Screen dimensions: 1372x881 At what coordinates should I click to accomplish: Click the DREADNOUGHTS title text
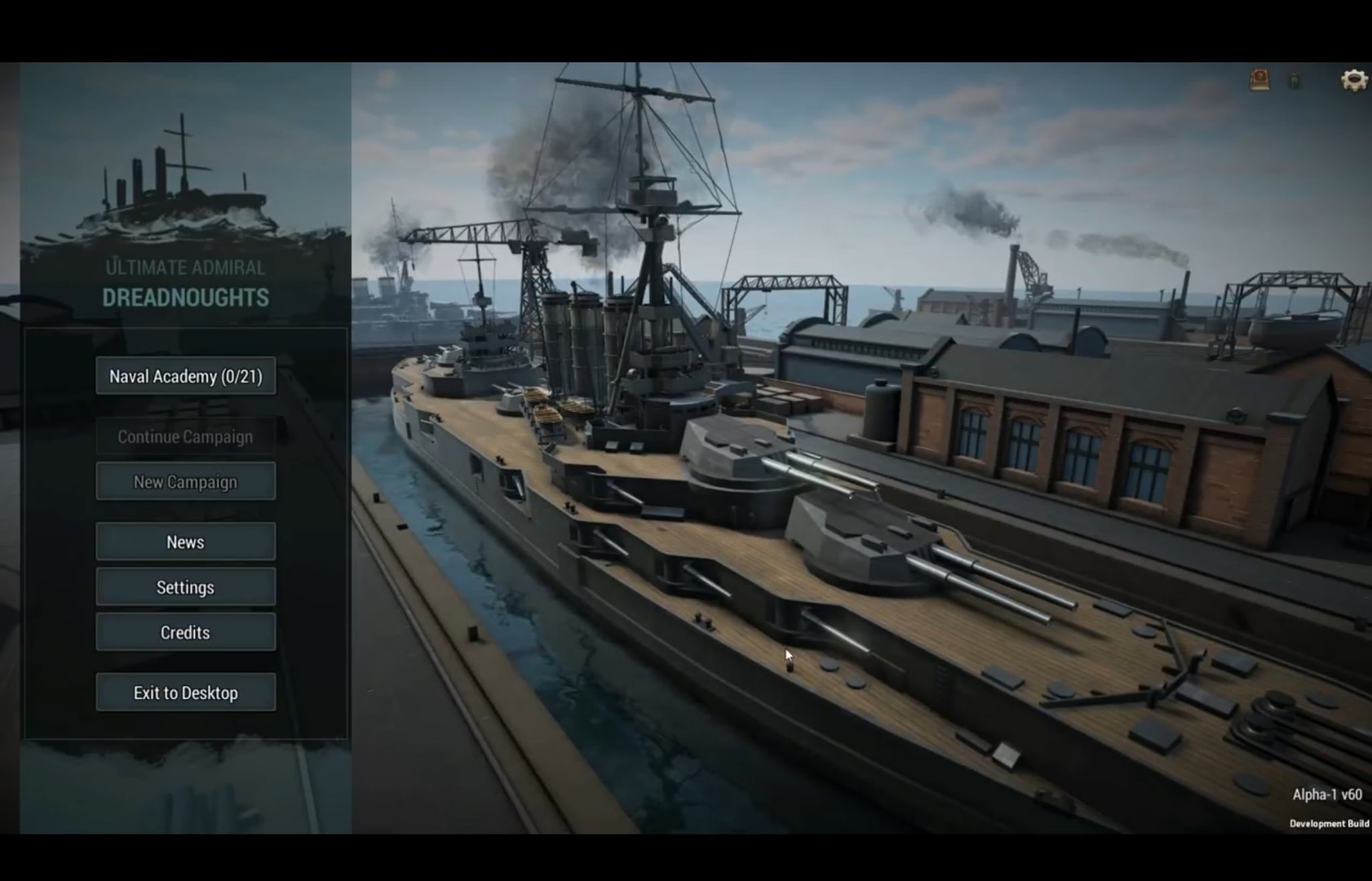click(185, 299)
